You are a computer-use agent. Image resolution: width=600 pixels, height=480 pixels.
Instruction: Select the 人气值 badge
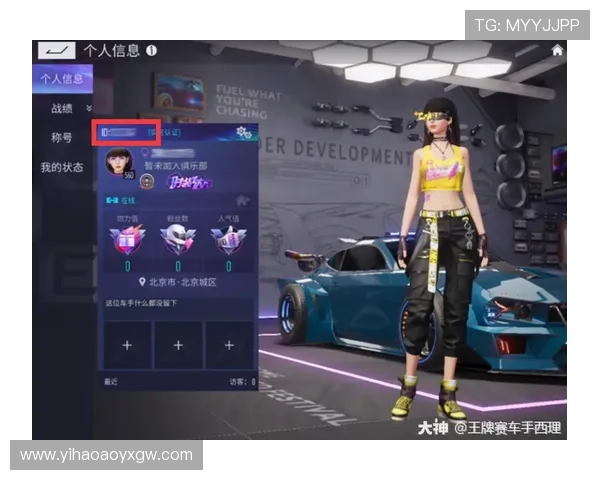(226, 238)
